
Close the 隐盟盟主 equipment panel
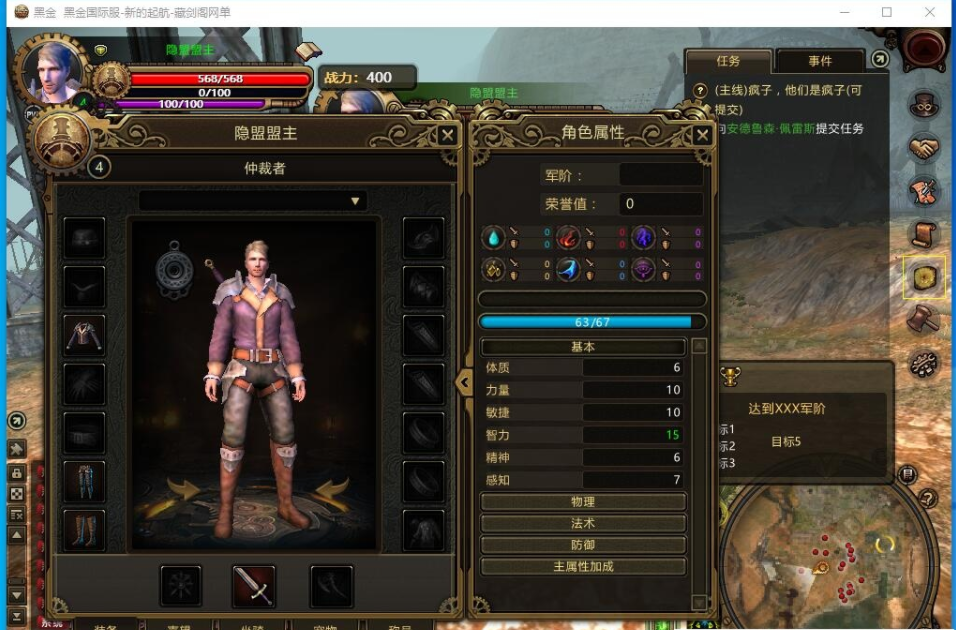tap(448, 135)
